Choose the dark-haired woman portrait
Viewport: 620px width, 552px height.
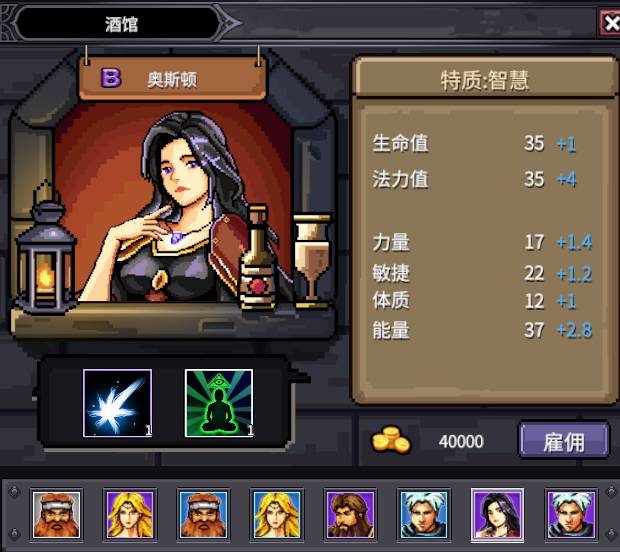click(497, 514)
